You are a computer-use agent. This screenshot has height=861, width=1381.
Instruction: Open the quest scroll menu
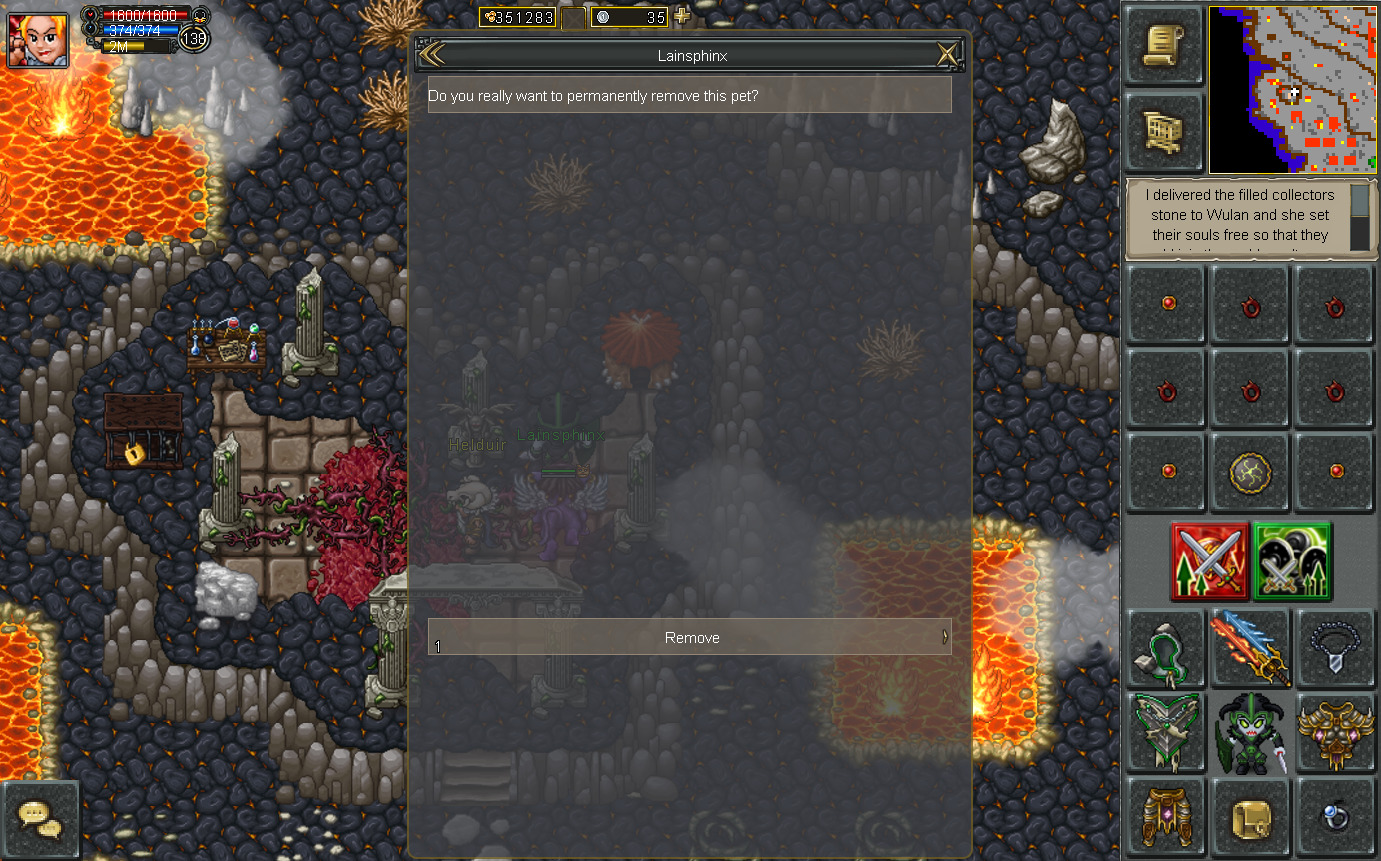(1163, 46)
